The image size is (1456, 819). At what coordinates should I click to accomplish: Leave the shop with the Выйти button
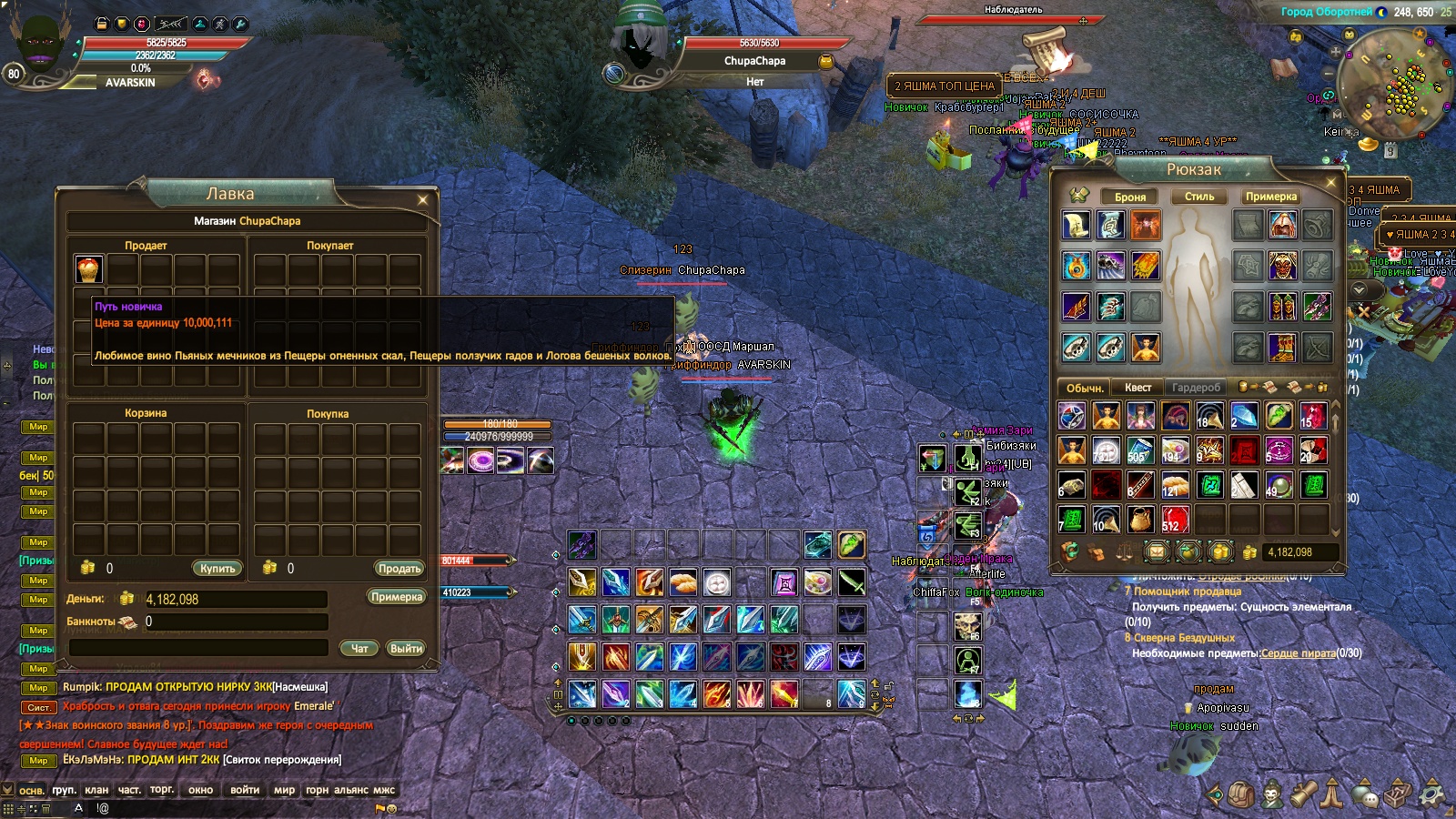tap(406, 648)
